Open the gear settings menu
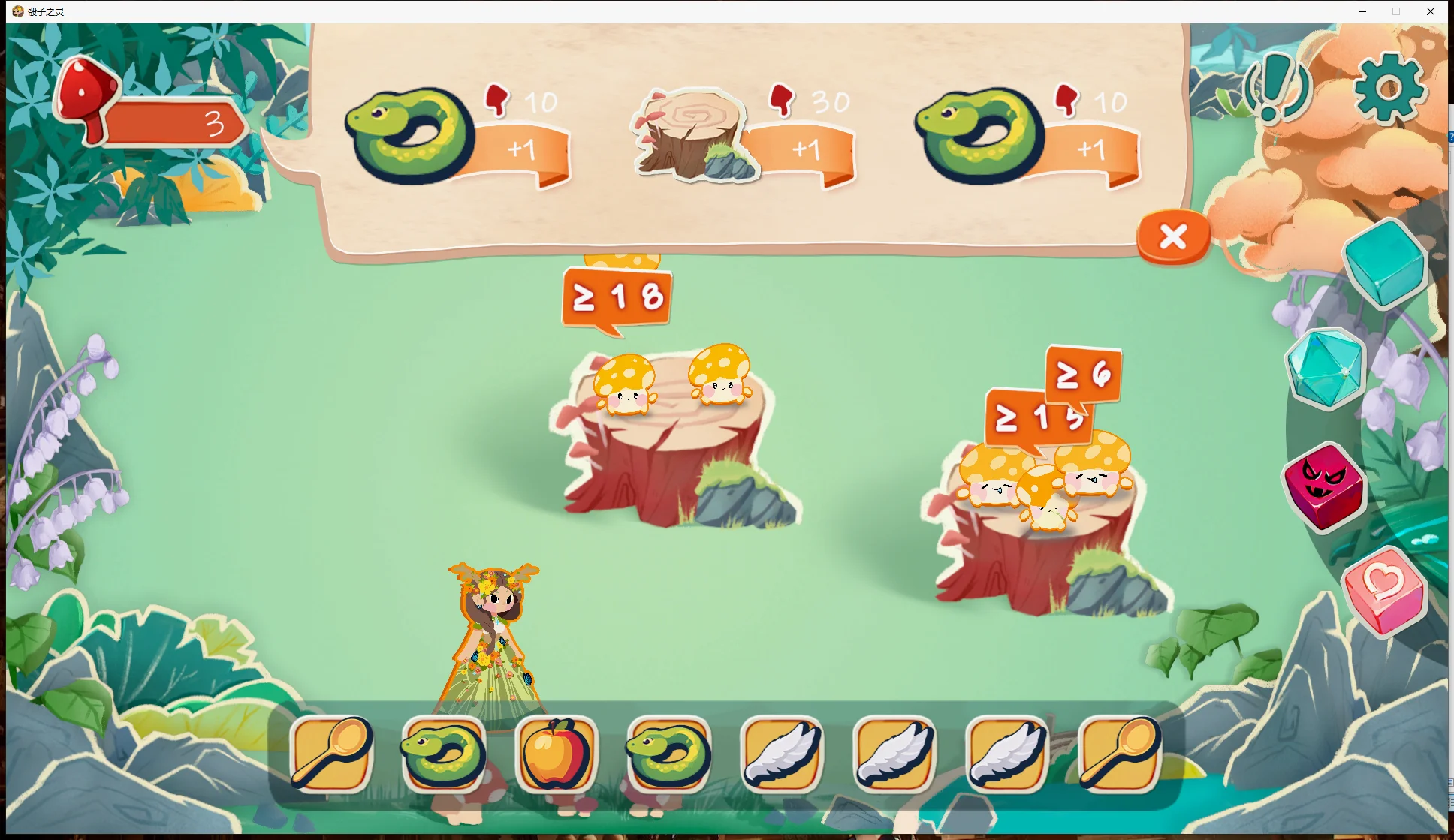Screen dimensions: 1454x840 click(x=1389, y=89)
